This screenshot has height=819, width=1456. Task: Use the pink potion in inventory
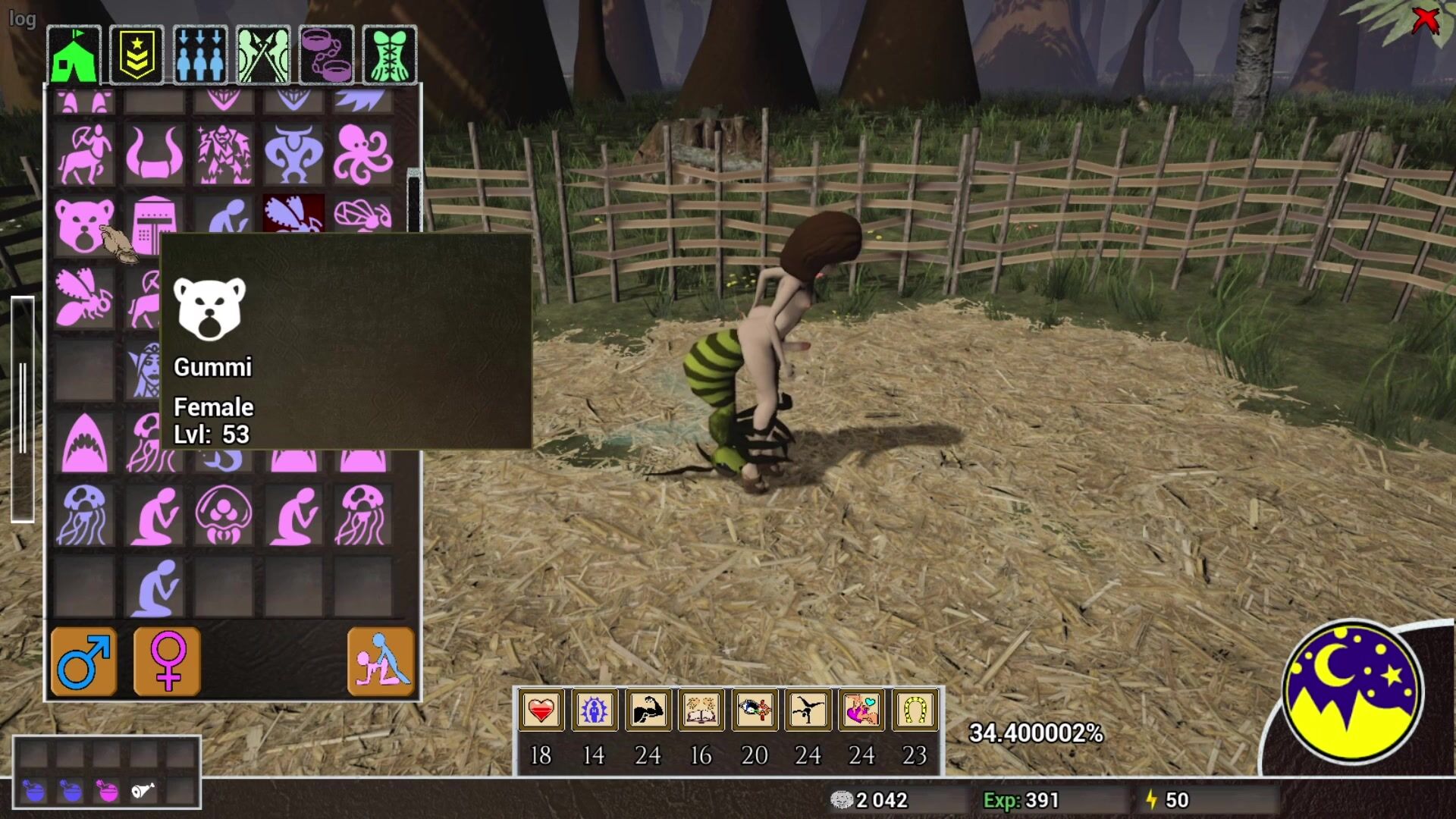point(108,791)
